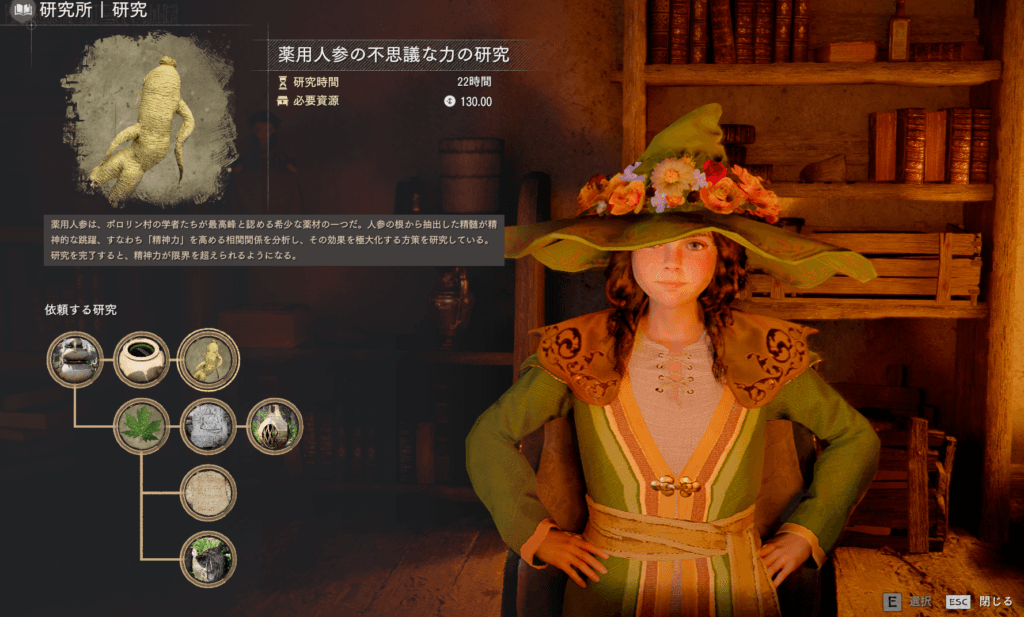Open the mossy stone statue research node
Screen dimensions: 1024x617
click(x=208, y=559)
